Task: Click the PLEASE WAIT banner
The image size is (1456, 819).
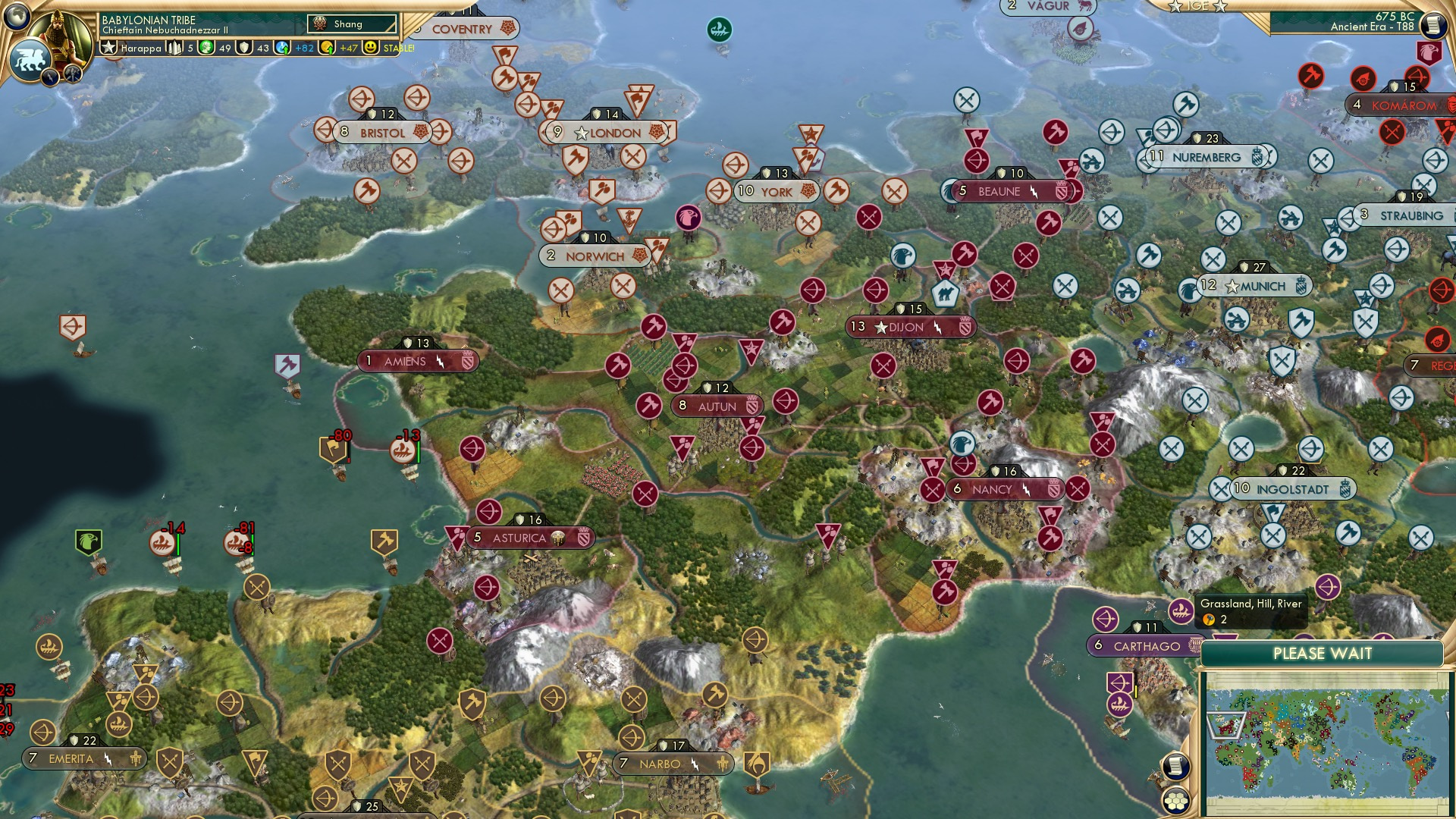Action: [x=1323, y=654]
